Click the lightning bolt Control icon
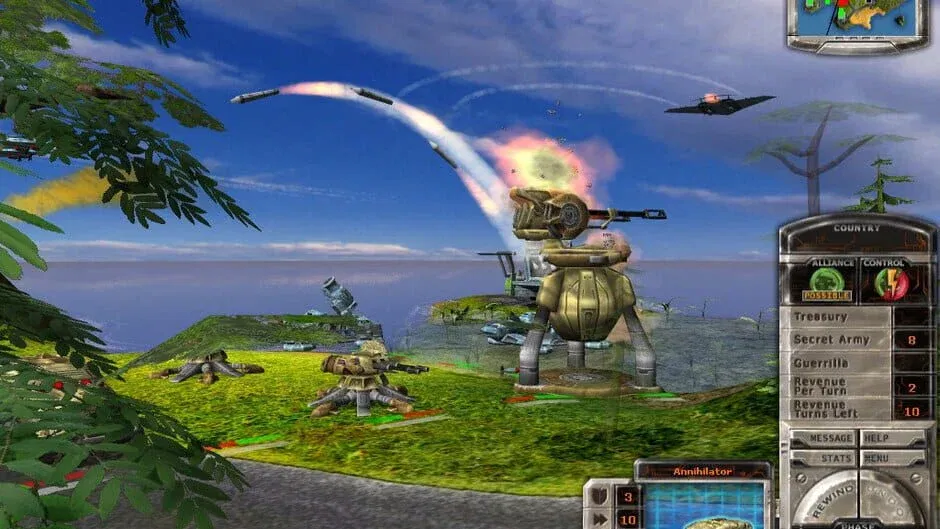This screenshot has height=529, width=940. (884, 281)
